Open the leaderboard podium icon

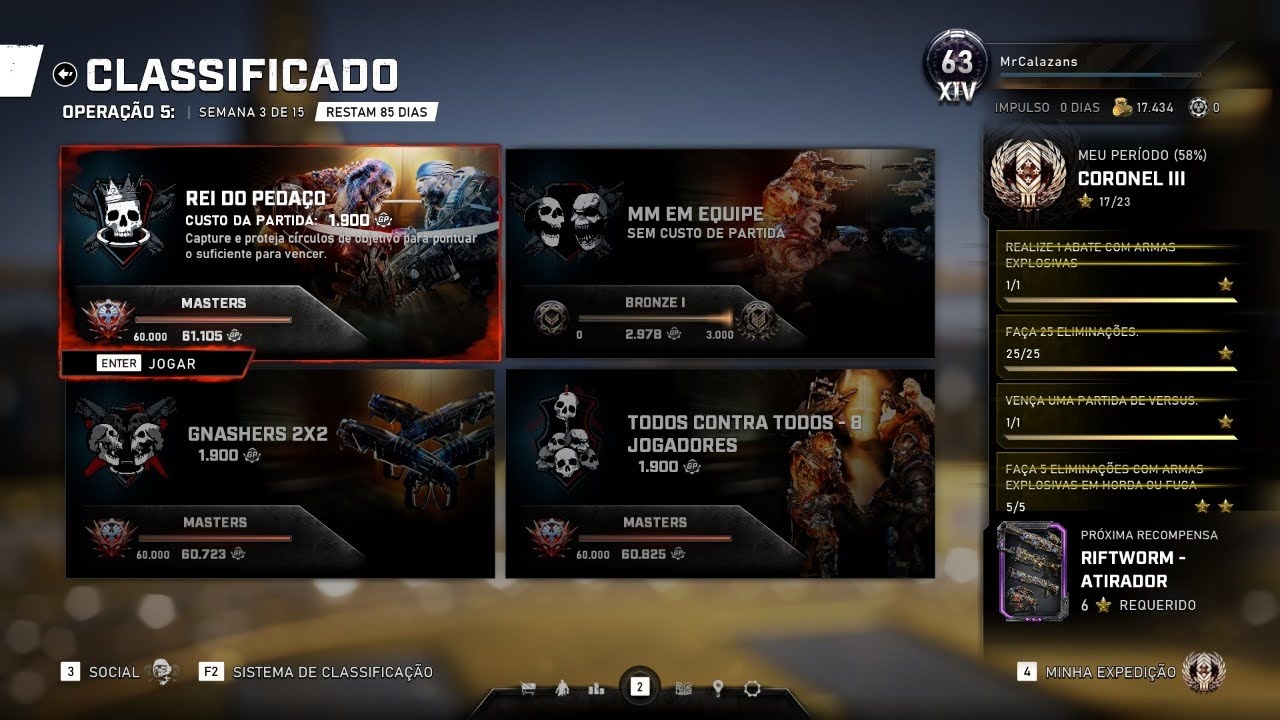coord(597,688)
